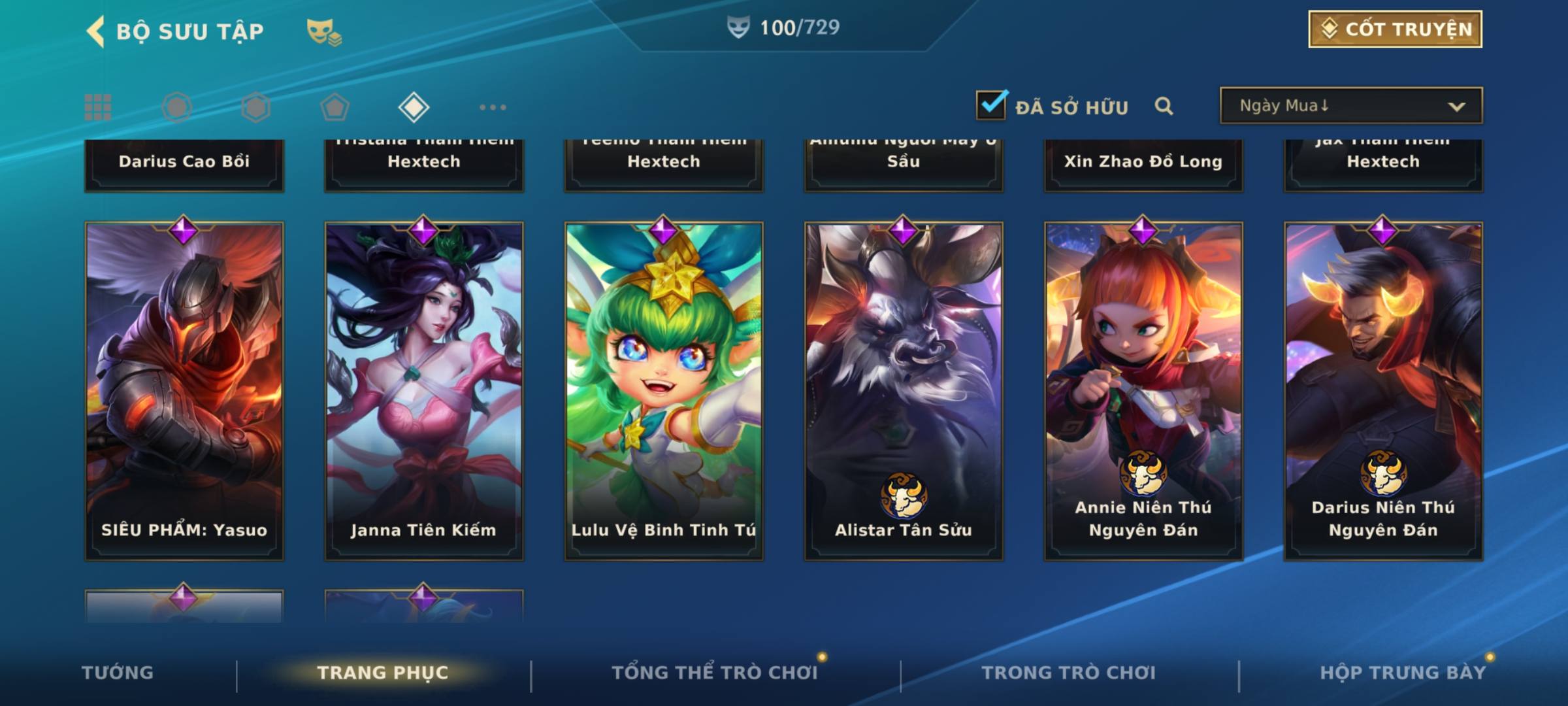1568x706 pixels.
Task: Open the skin search magnifier
Action: [1164, 106]
